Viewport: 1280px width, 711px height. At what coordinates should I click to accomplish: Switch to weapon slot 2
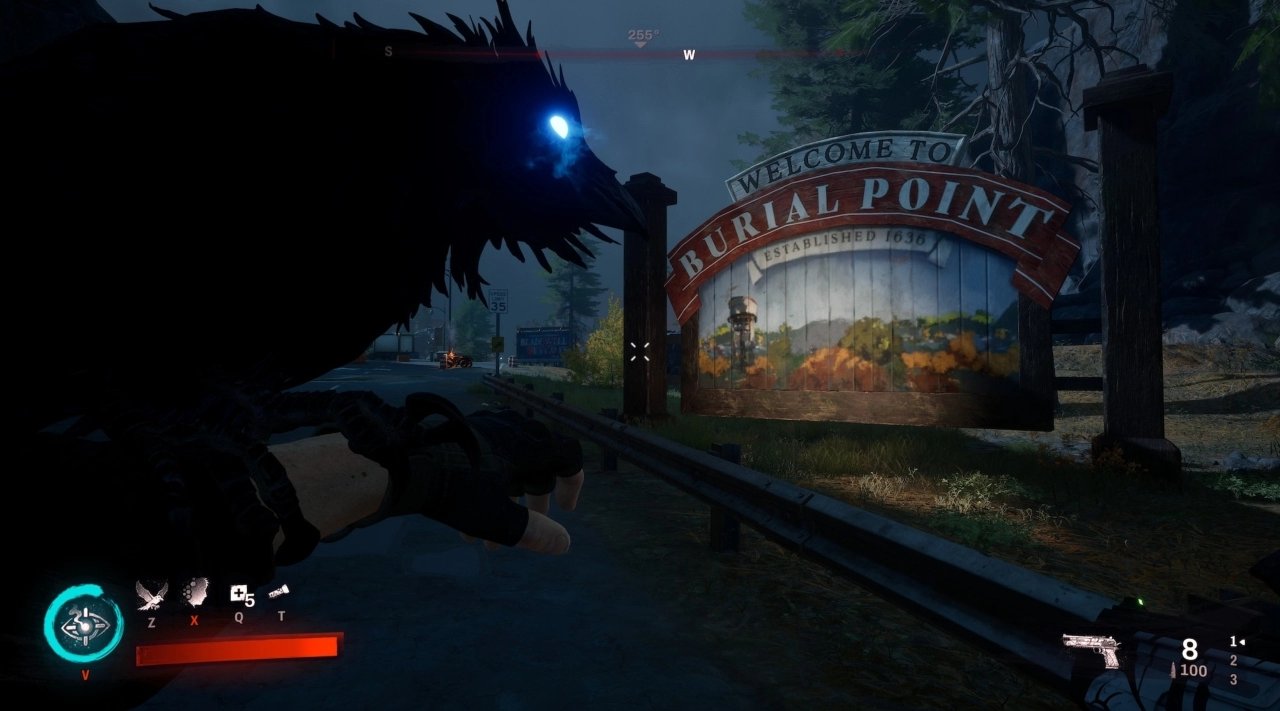tap(1233, 661)
